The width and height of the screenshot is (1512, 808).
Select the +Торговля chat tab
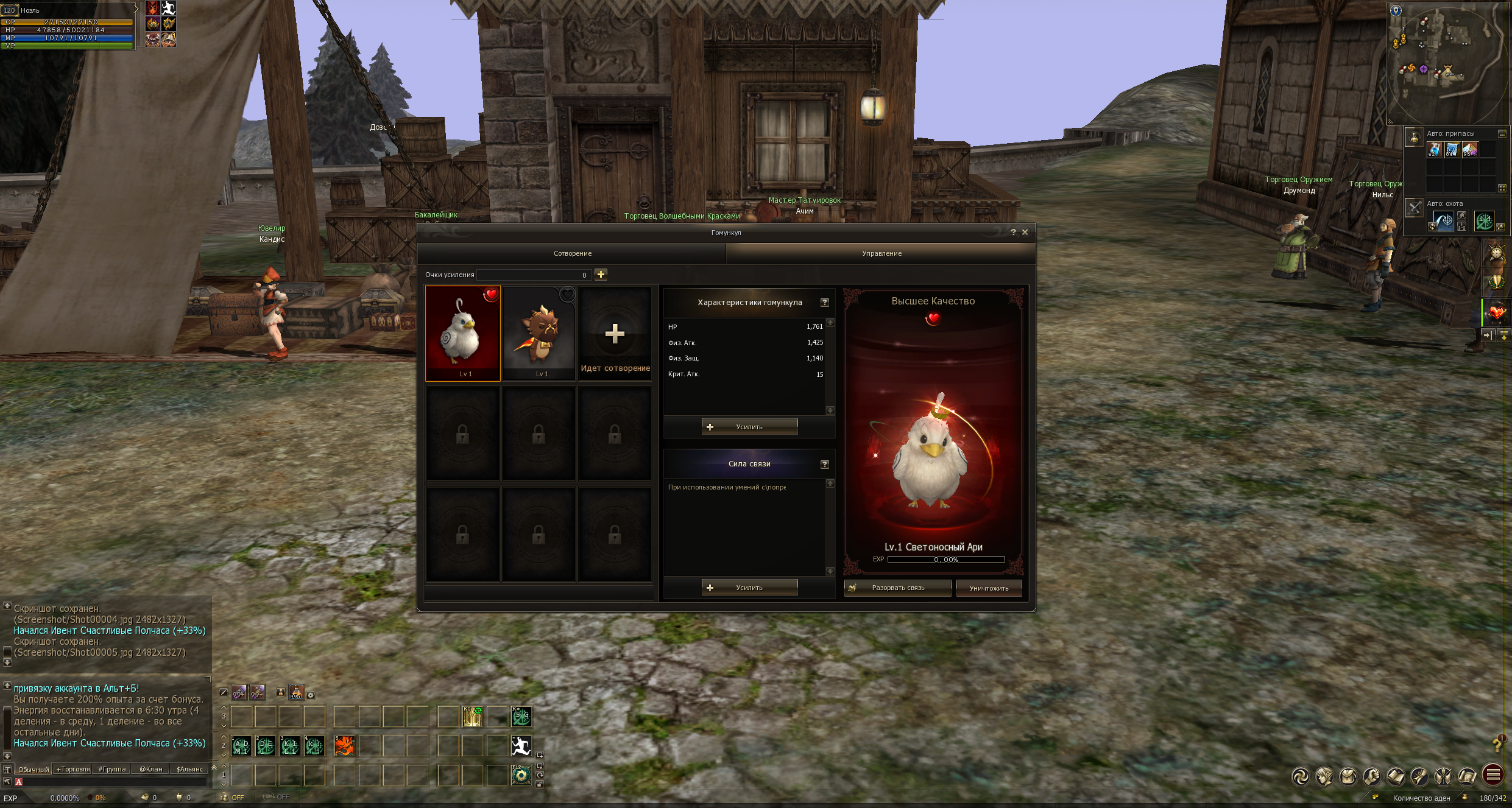73,769
